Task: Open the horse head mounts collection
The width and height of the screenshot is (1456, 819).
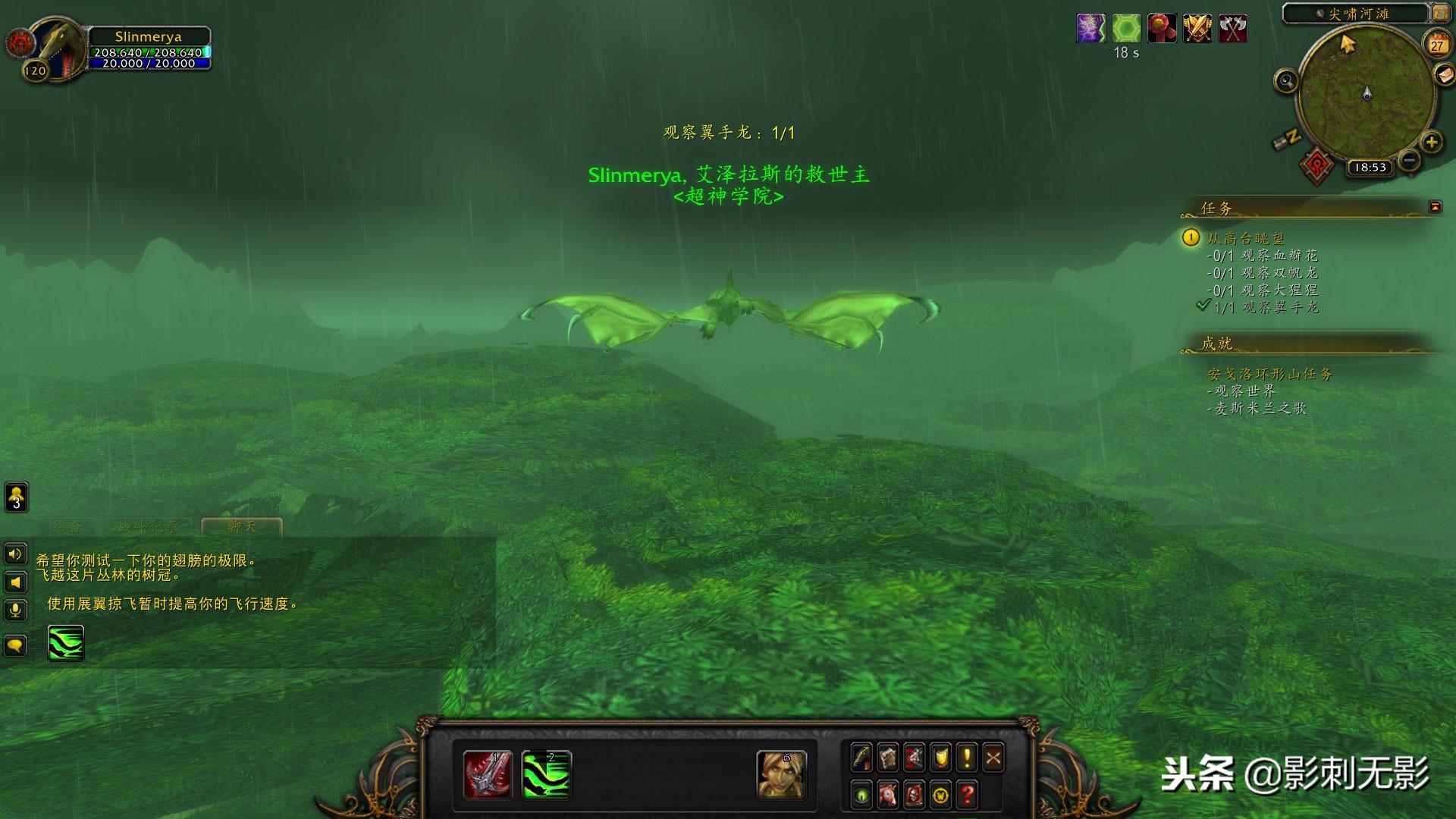Action: click(x=887, y=795)
